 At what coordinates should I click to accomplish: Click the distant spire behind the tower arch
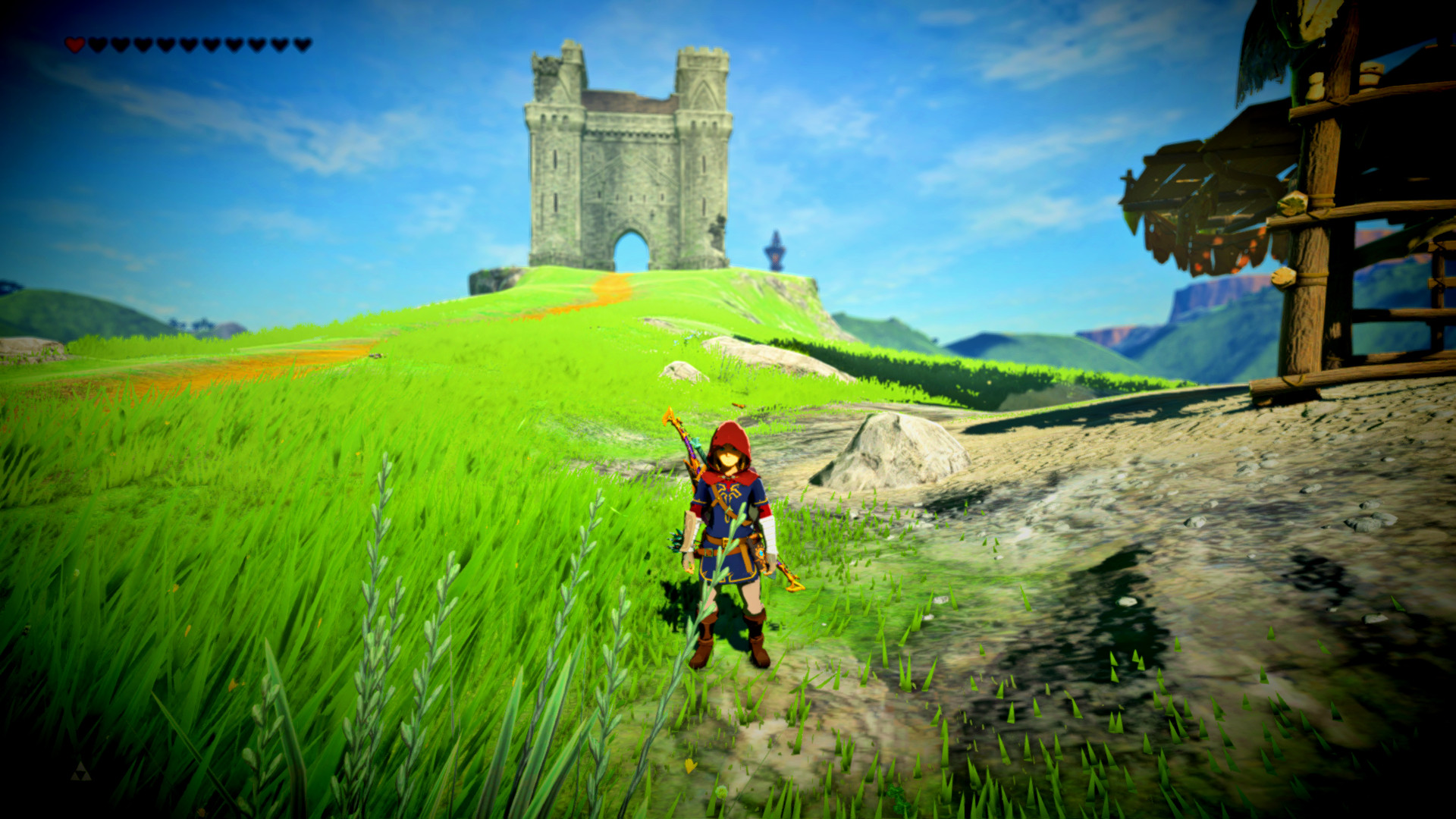tap(776, 250)
